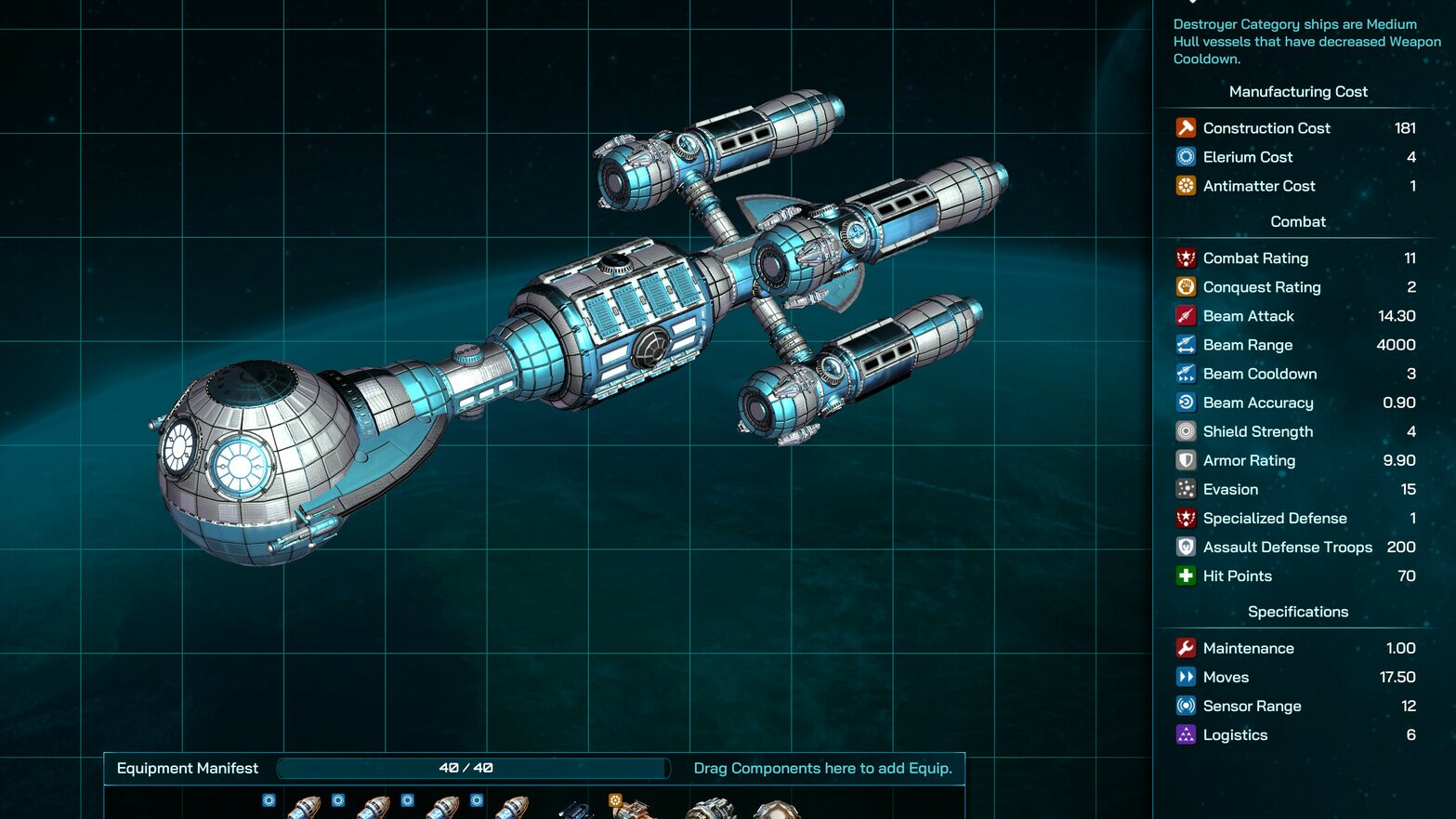Click the Antimatter Cost icon
This screenshot has height=819, width=1456.
point(1186,186)
